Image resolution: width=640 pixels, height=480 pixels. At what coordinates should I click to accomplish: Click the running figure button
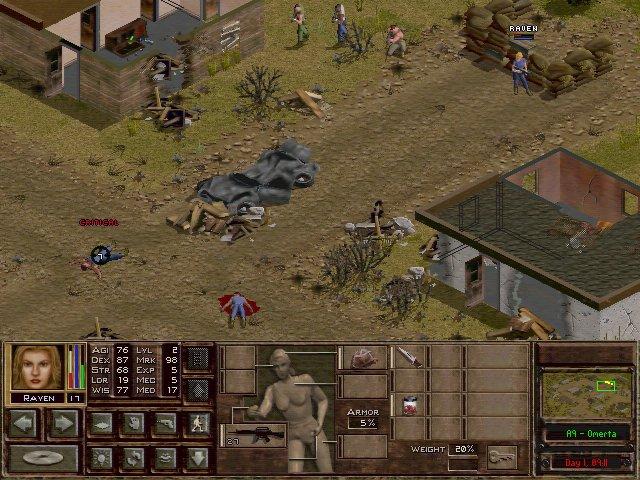[198, 423]
